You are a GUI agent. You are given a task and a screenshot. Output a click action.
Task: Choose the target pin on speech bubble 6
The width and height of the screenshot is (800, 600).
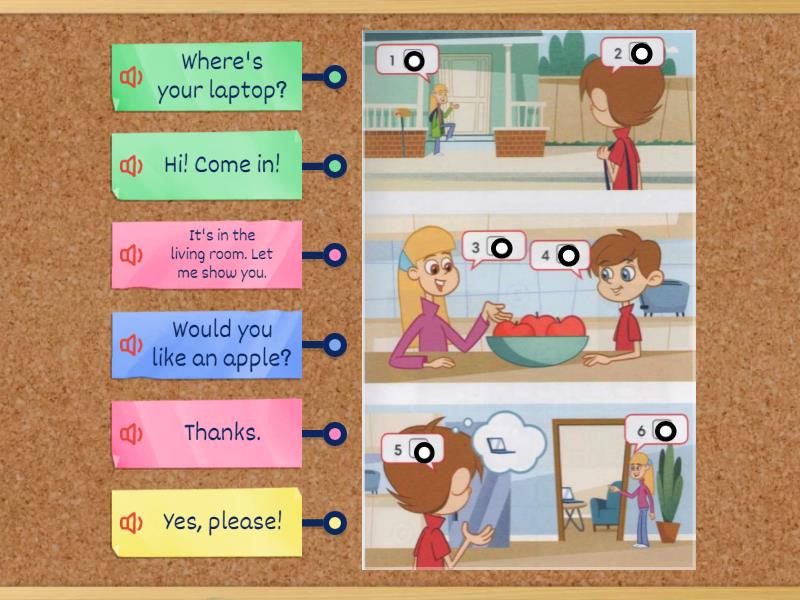[x=666, y=432]
